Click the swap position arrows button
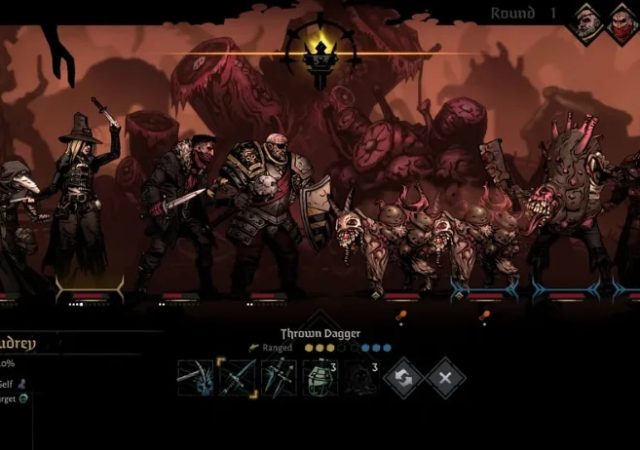Screen dimensions: 640x450 pos(404,378)
